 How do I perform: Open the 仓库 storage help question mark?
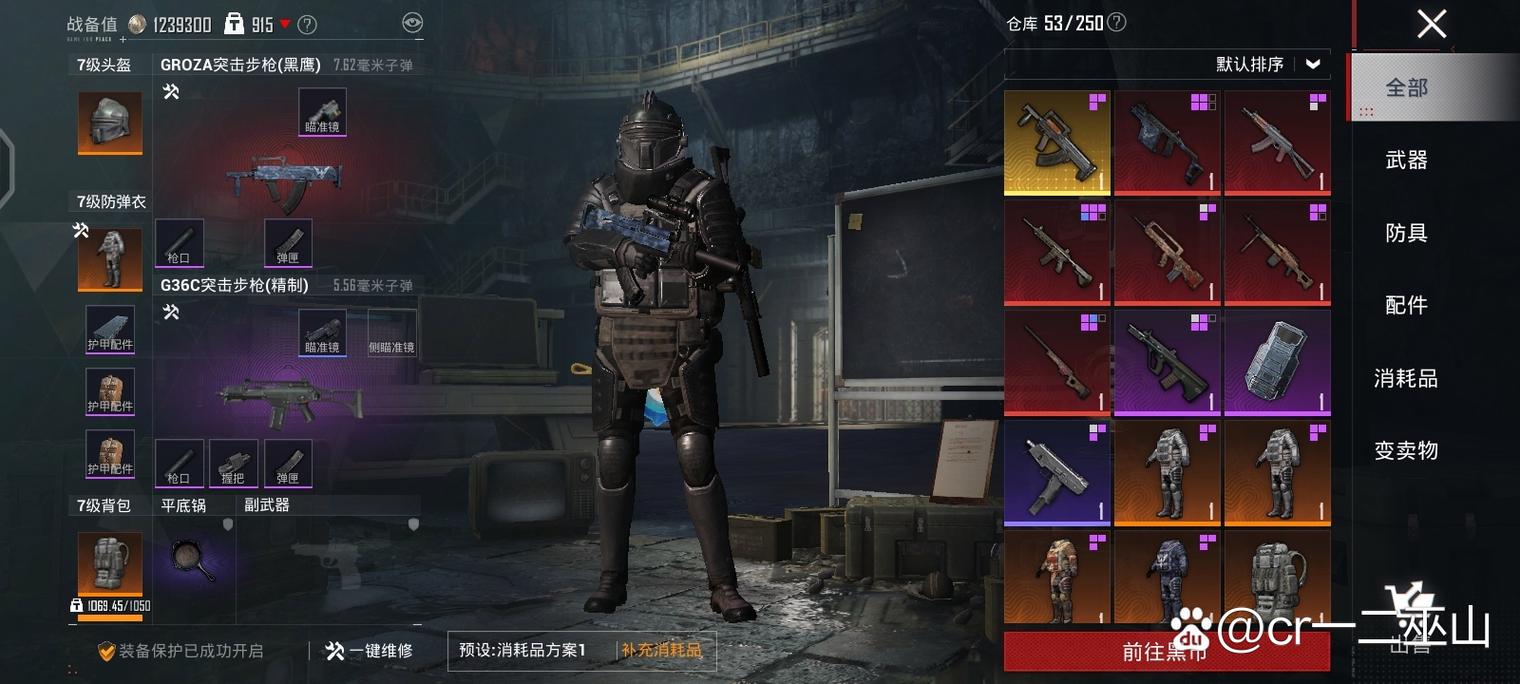tap(1117, 22)
